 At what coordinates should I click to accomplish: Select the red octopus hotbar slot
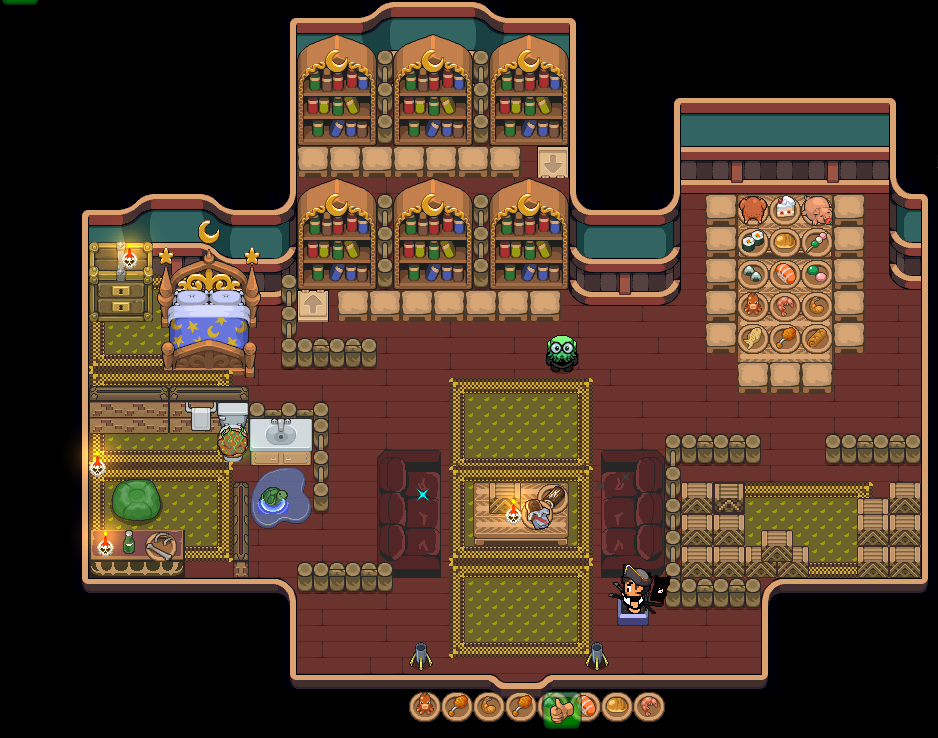425,707
